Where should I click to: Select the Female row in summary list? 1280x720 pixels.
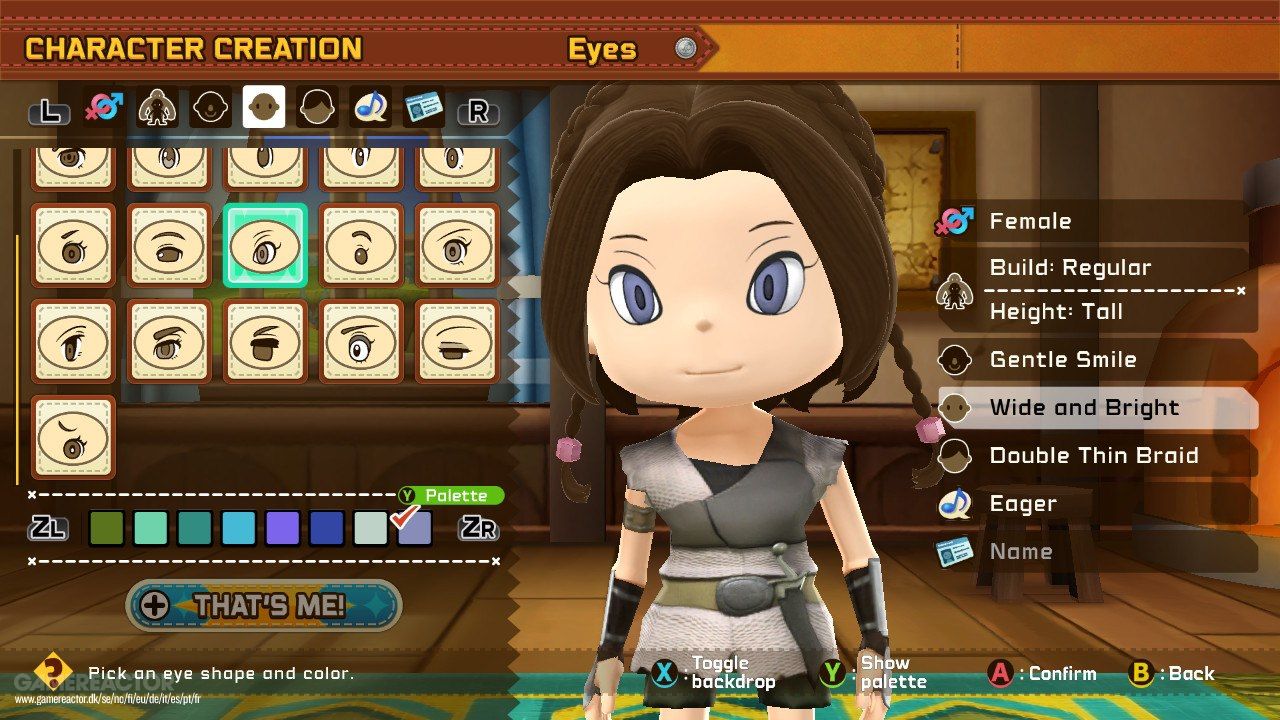1095,221
